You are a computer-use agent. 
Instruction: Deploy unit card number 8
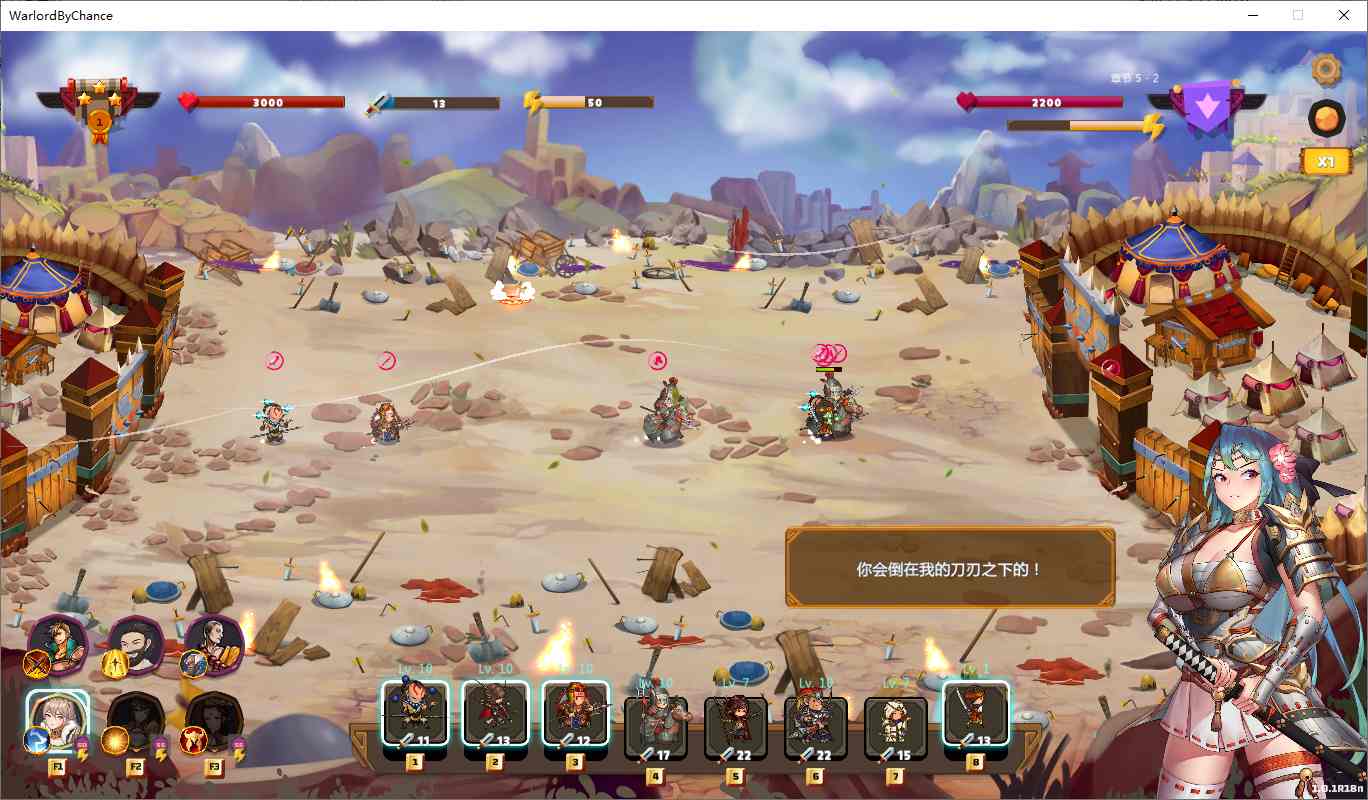pos(976,713)
